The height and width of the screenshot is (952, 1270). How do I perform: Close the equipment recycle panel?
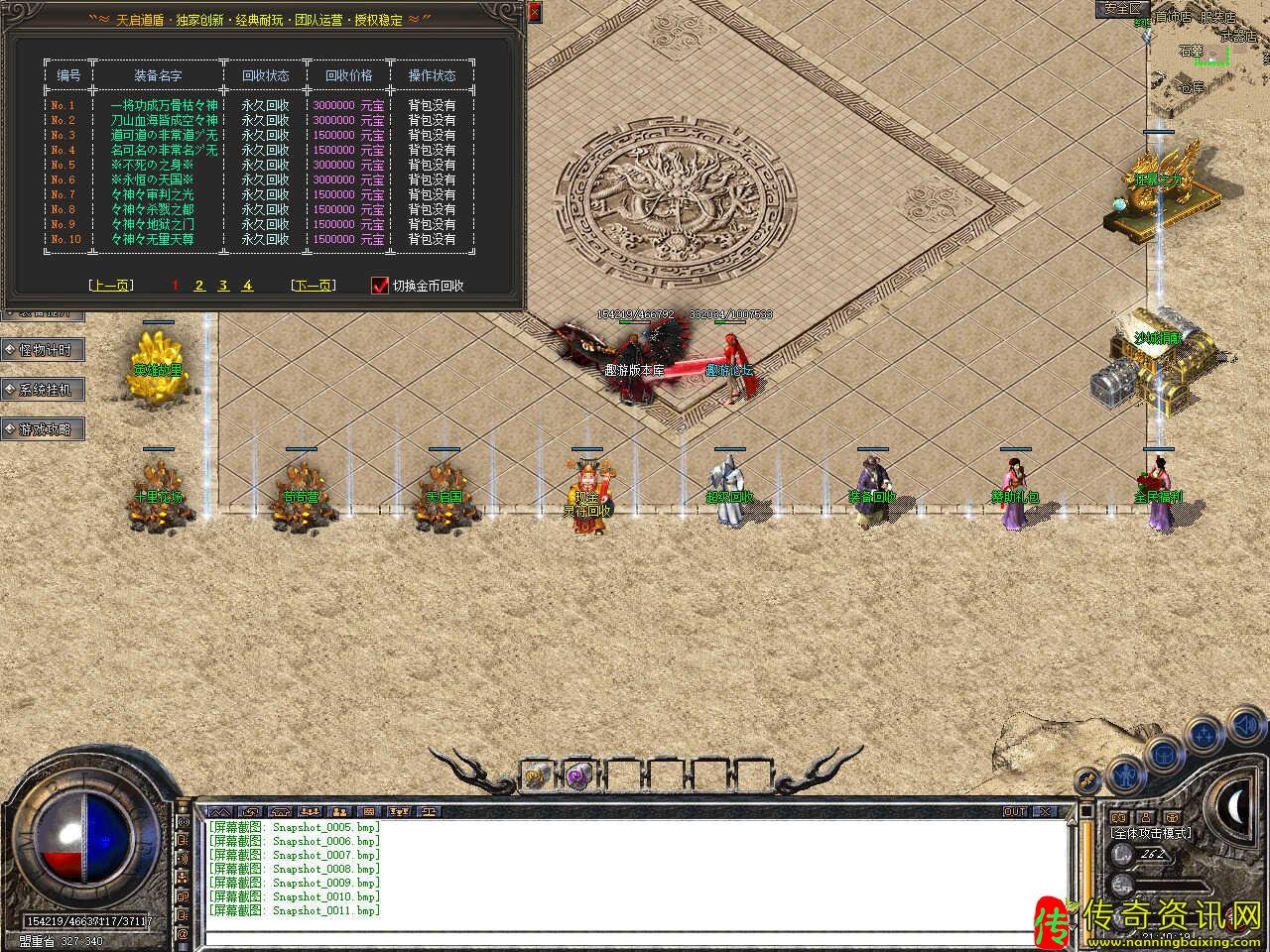click(x=534, y=12)
